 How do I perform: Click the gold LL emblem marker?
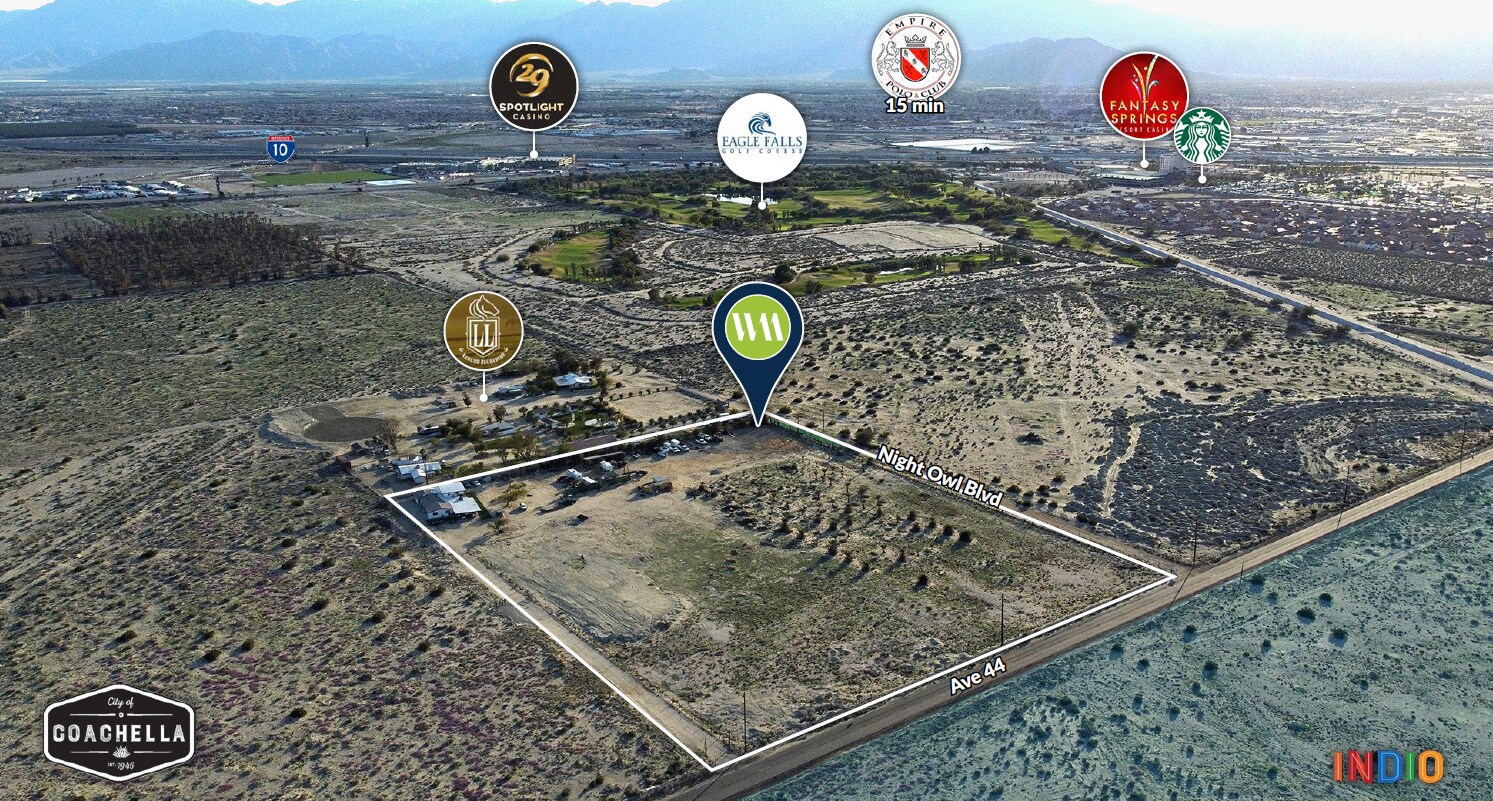coord(483,331)
